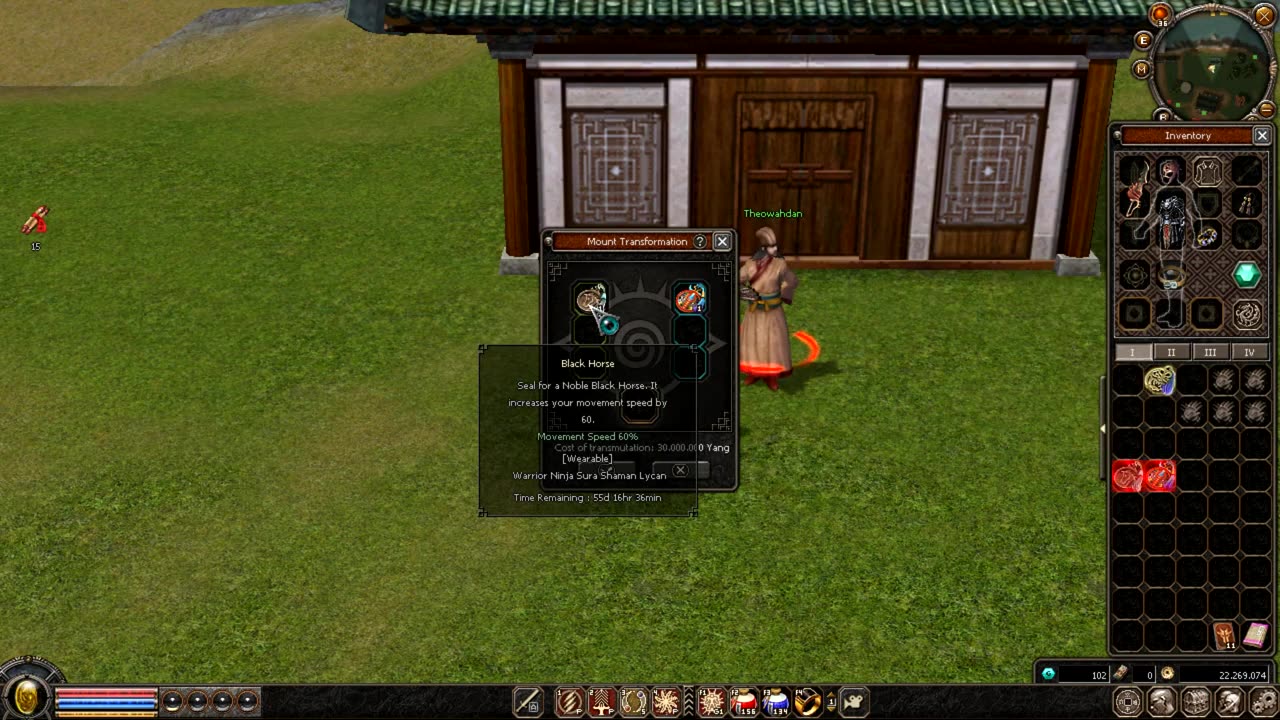Activate the F3 blue potion quickslot
Viewport: 1280px width, 720px height.
pos(776,702)
